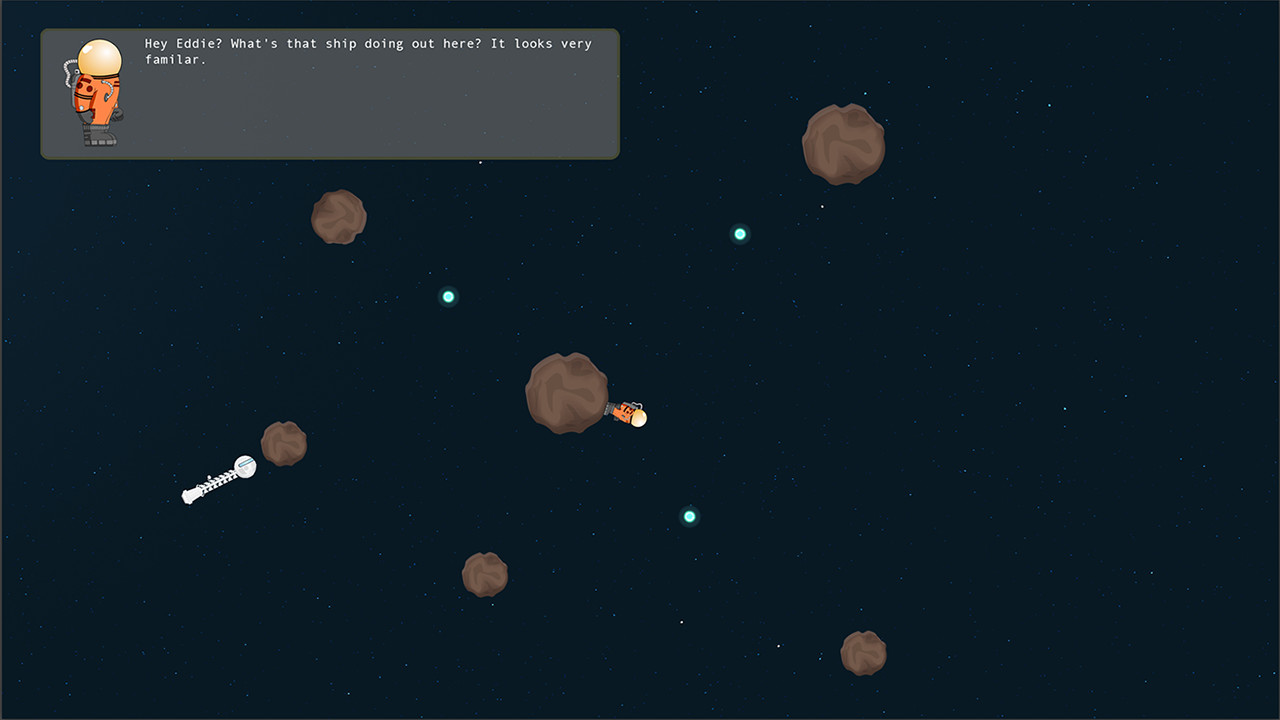
Task: Click the asteroid in the top right corner
Action: coord(843,142)
